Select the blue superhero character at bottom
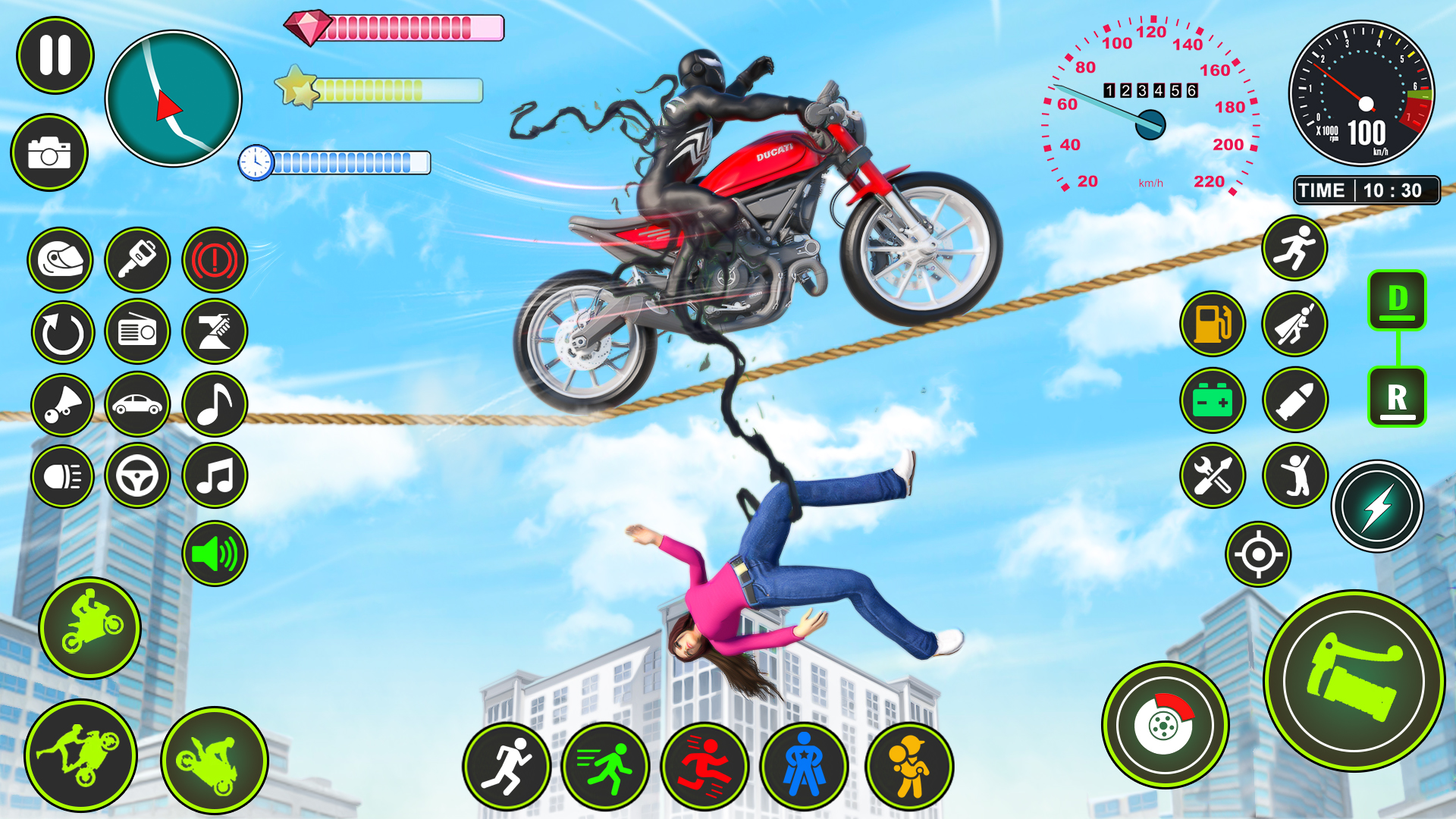The width and height of the screenshot is (1456, 819). click(x=805, y=766)
